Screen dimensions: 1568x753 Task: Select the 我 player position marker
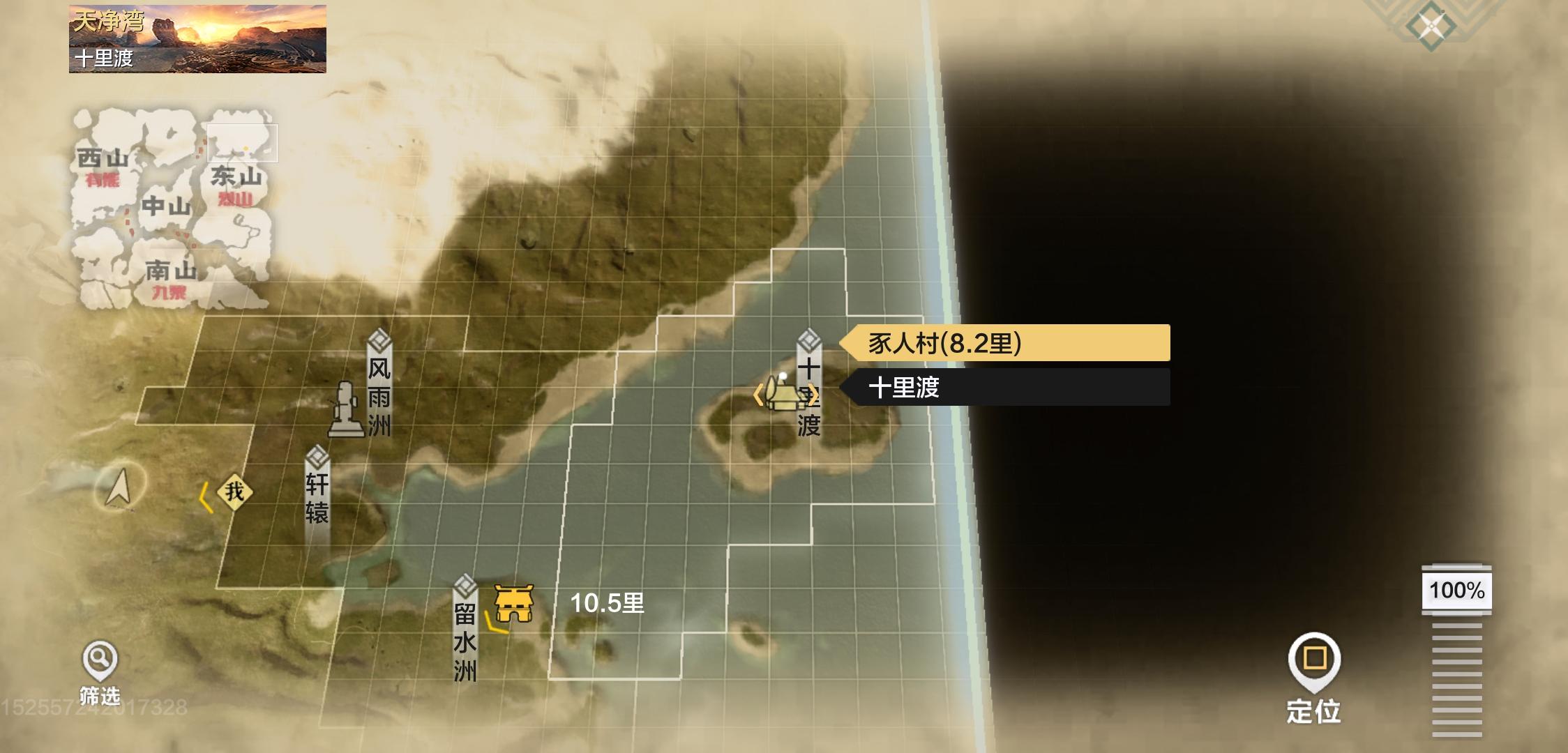[234, 492]
